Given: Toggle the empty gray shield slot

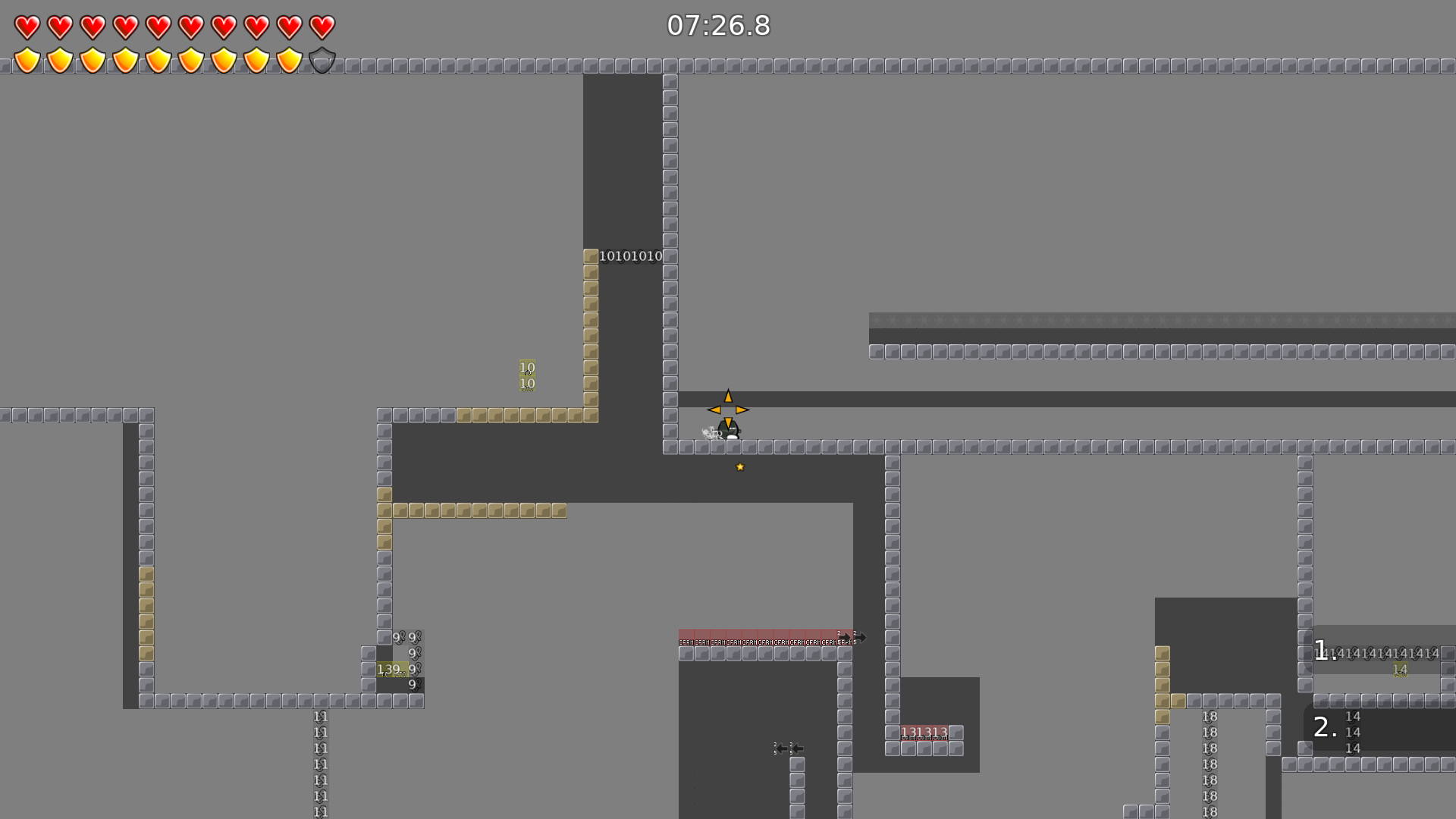Looking at the screenshot, I should point(322,60).
